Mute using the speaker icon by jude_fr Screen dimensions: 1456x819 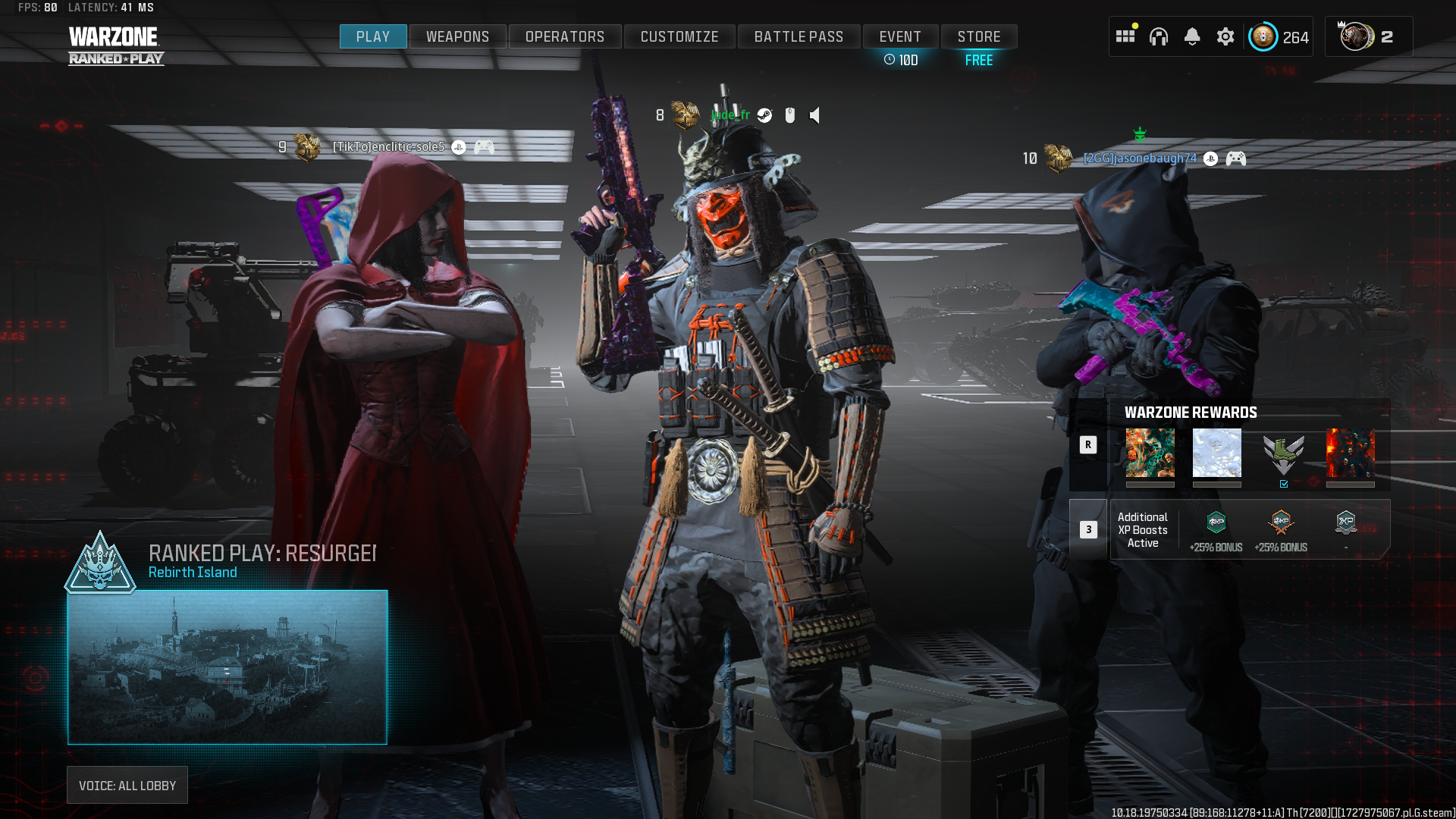pyautogui.click(x=815, y=115)
